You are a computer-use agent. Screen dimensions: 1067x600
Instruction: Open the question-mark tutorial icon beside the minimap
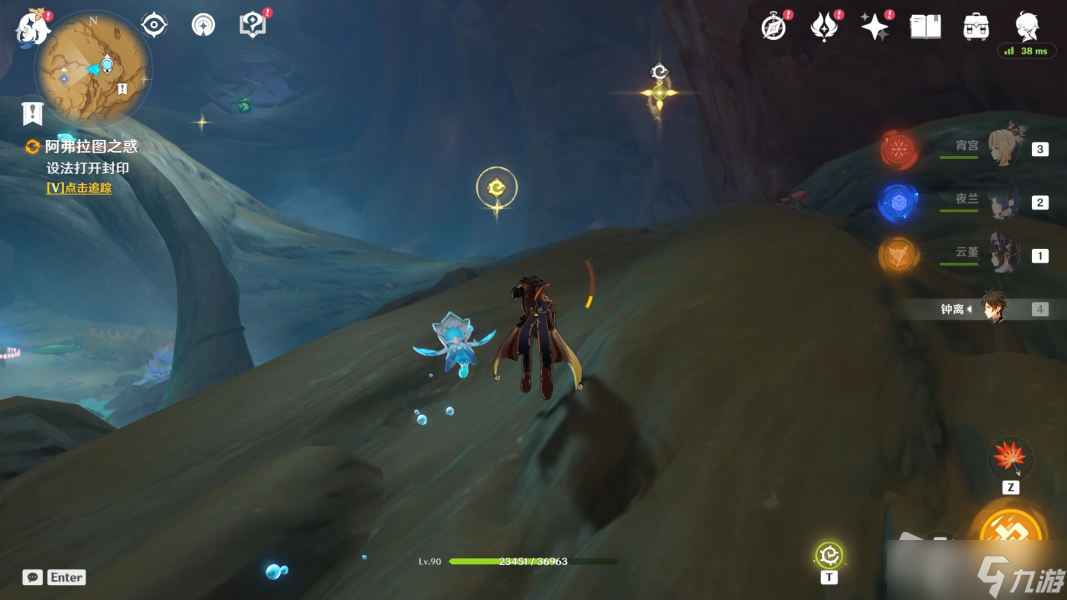pos(253,25)
